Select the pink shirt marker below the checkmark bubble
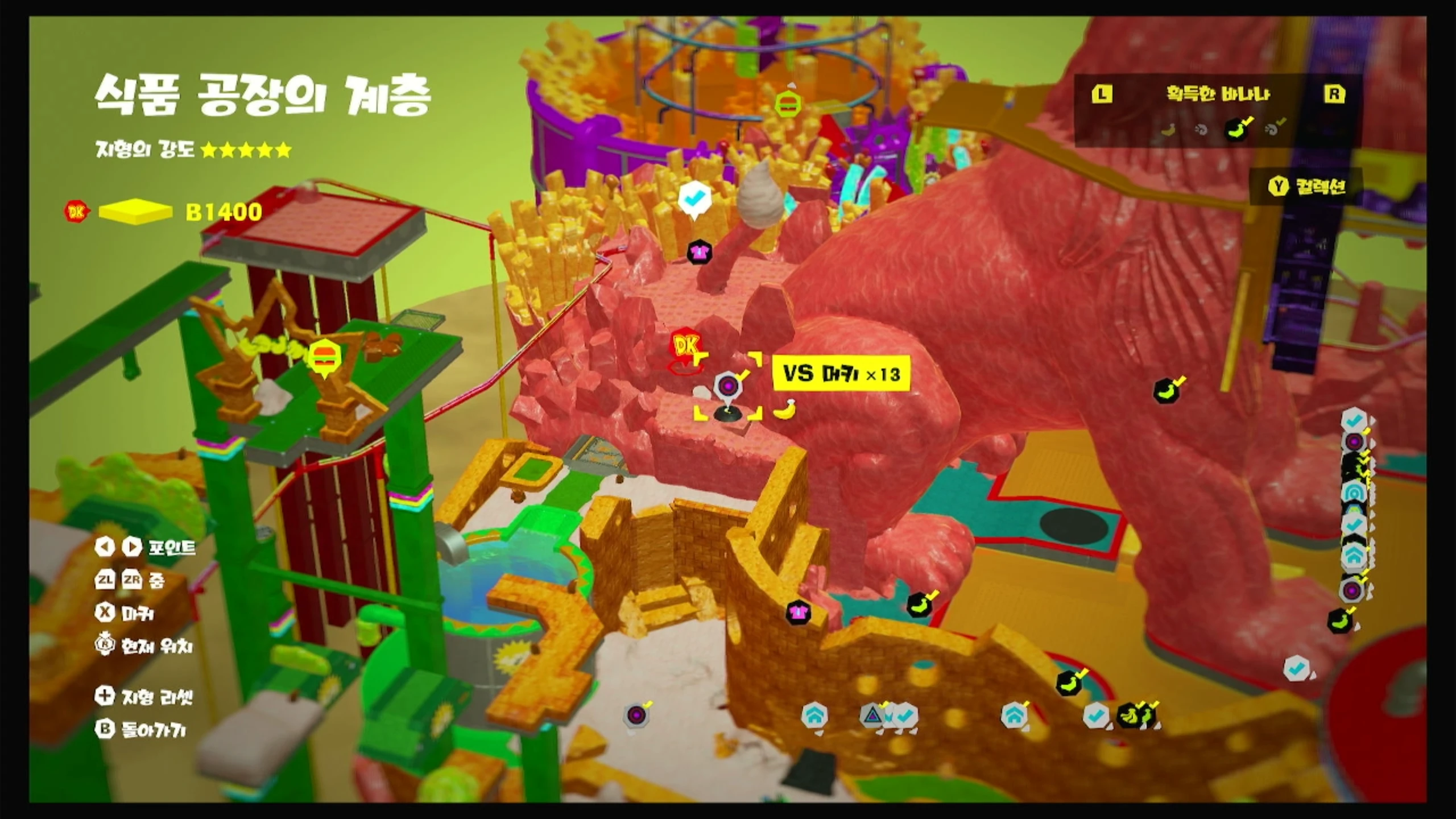The height and width of the screenshot is (819, 1456). tap(699, 251)
